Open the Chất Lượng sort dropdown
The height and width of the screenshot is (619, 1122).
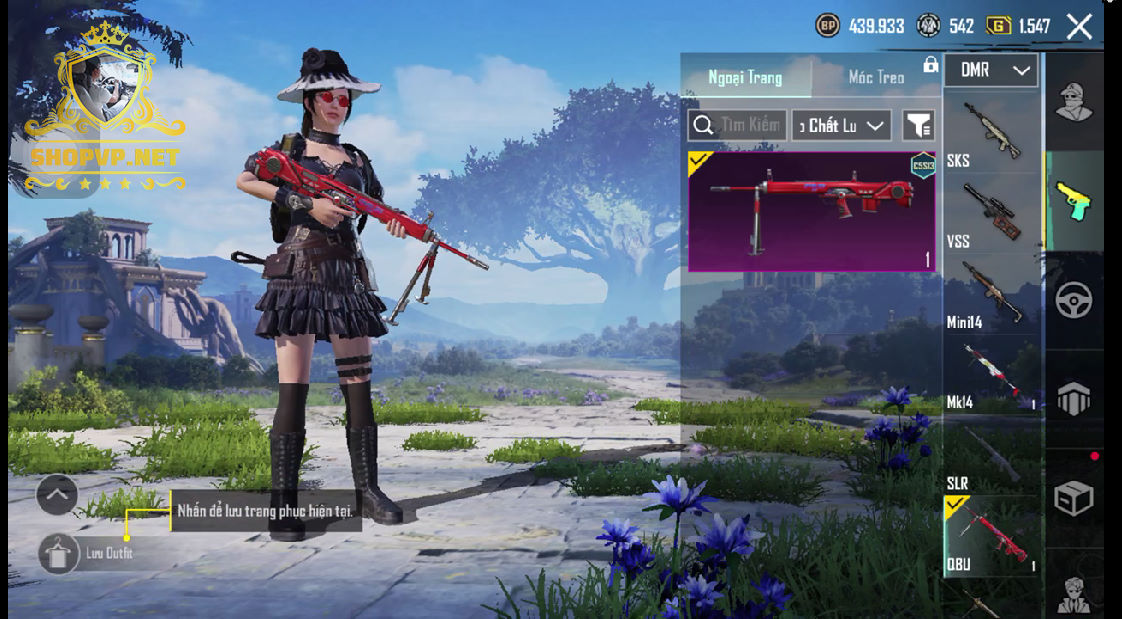(841, 125)
